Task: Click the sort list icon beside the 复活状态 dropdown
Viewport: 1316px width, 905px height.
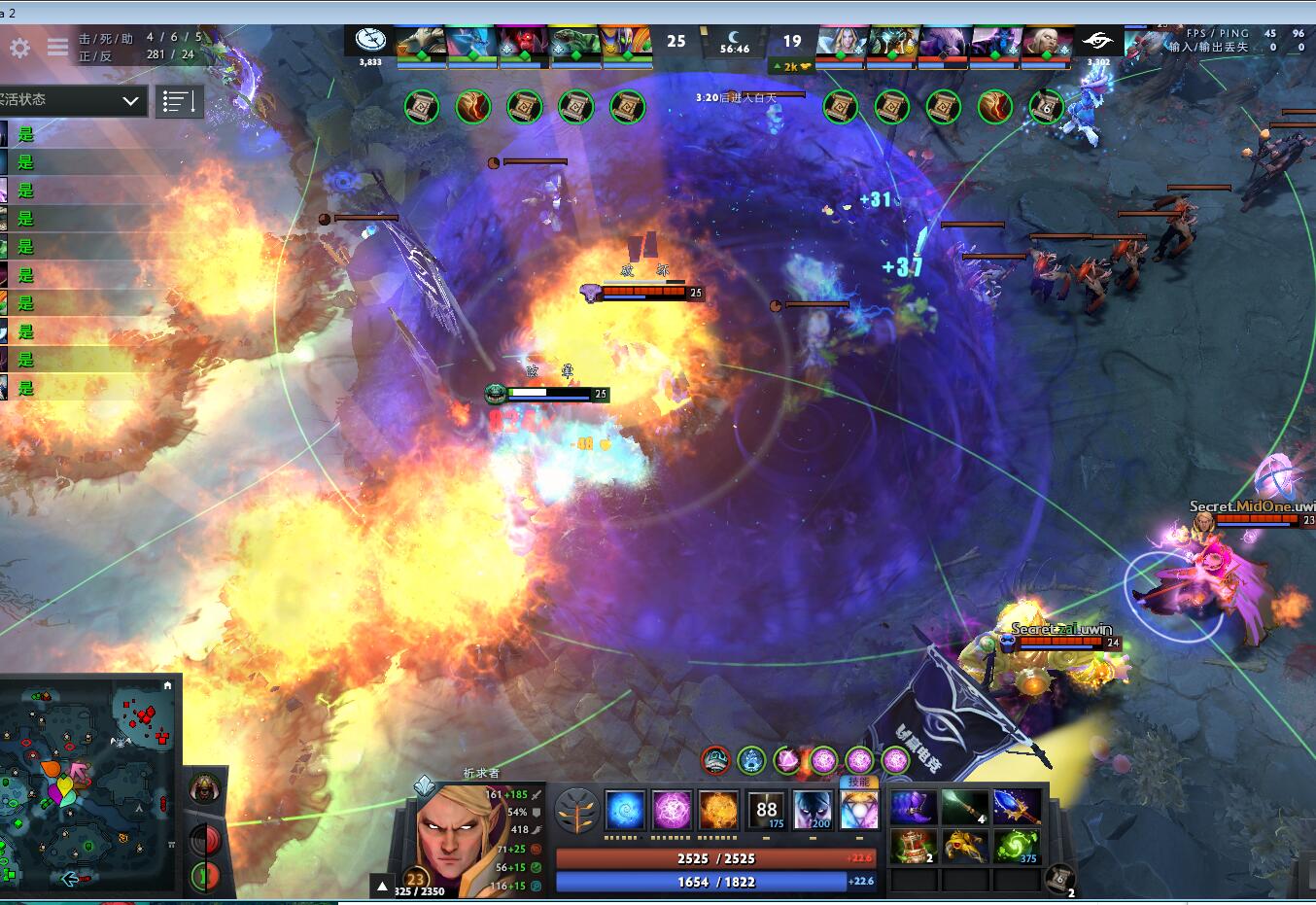Action: click(179, 101)
